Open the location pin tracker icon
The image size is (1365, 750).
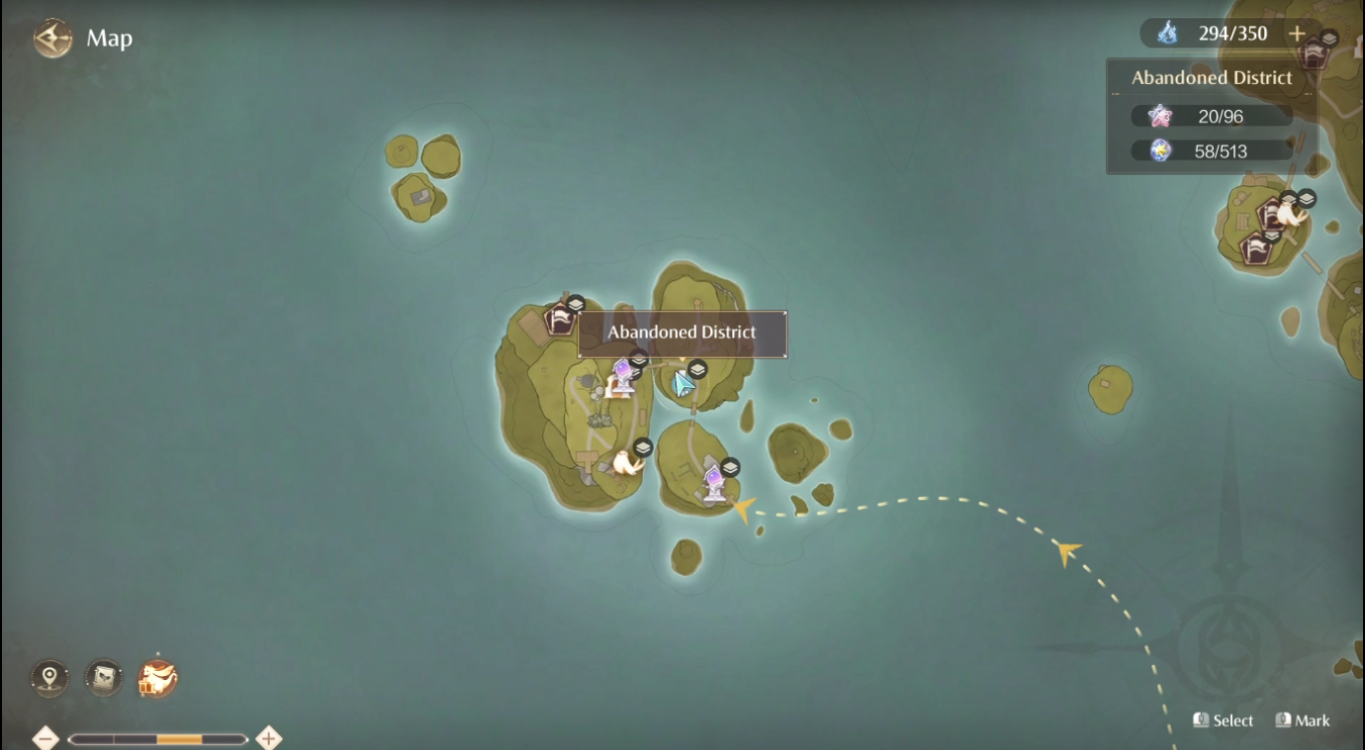pyautogui.click(x=48, y=677)
